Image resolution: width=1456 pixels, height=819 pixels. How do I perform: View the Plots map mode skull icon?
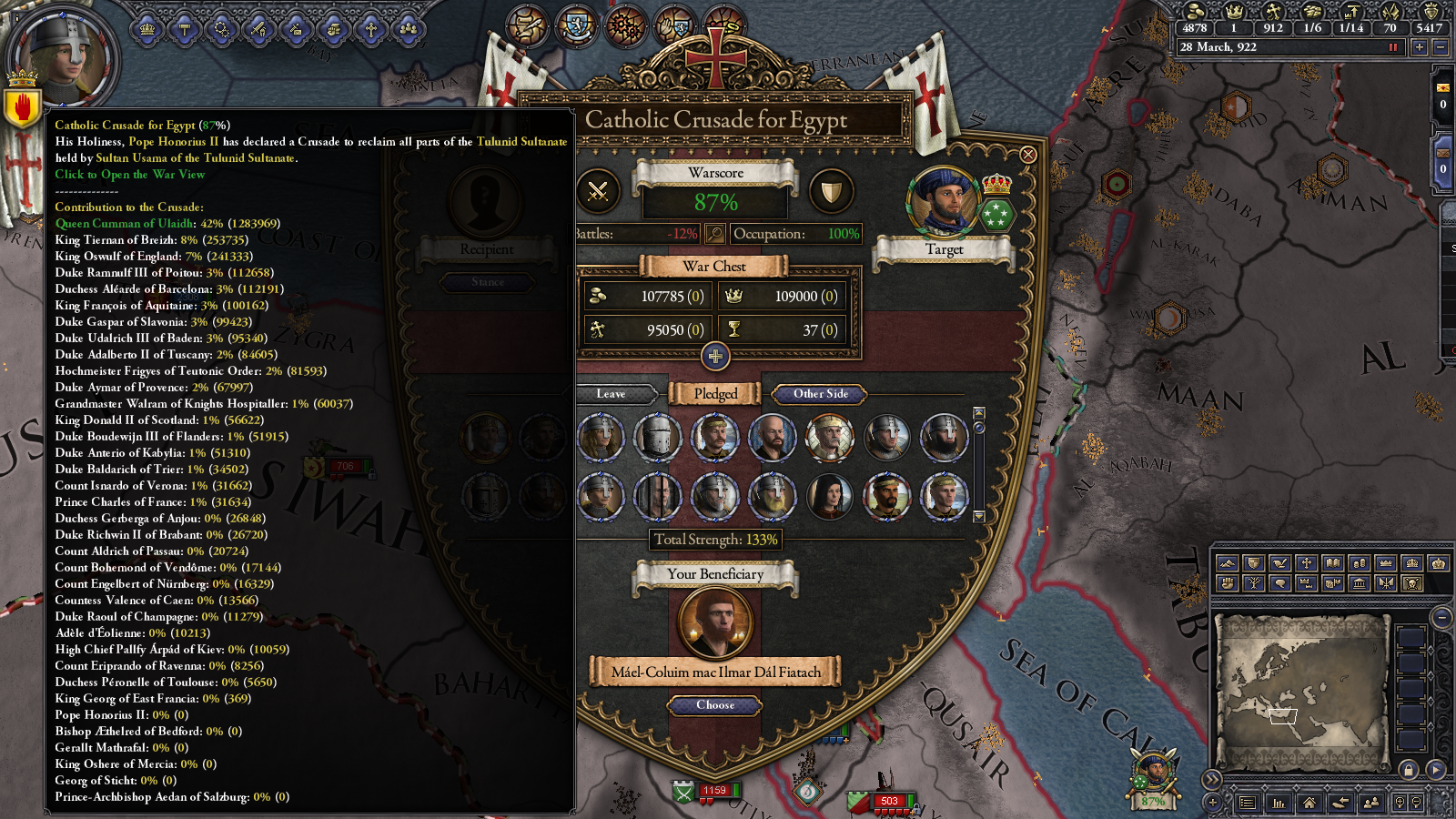click(x=1412, y=582)
